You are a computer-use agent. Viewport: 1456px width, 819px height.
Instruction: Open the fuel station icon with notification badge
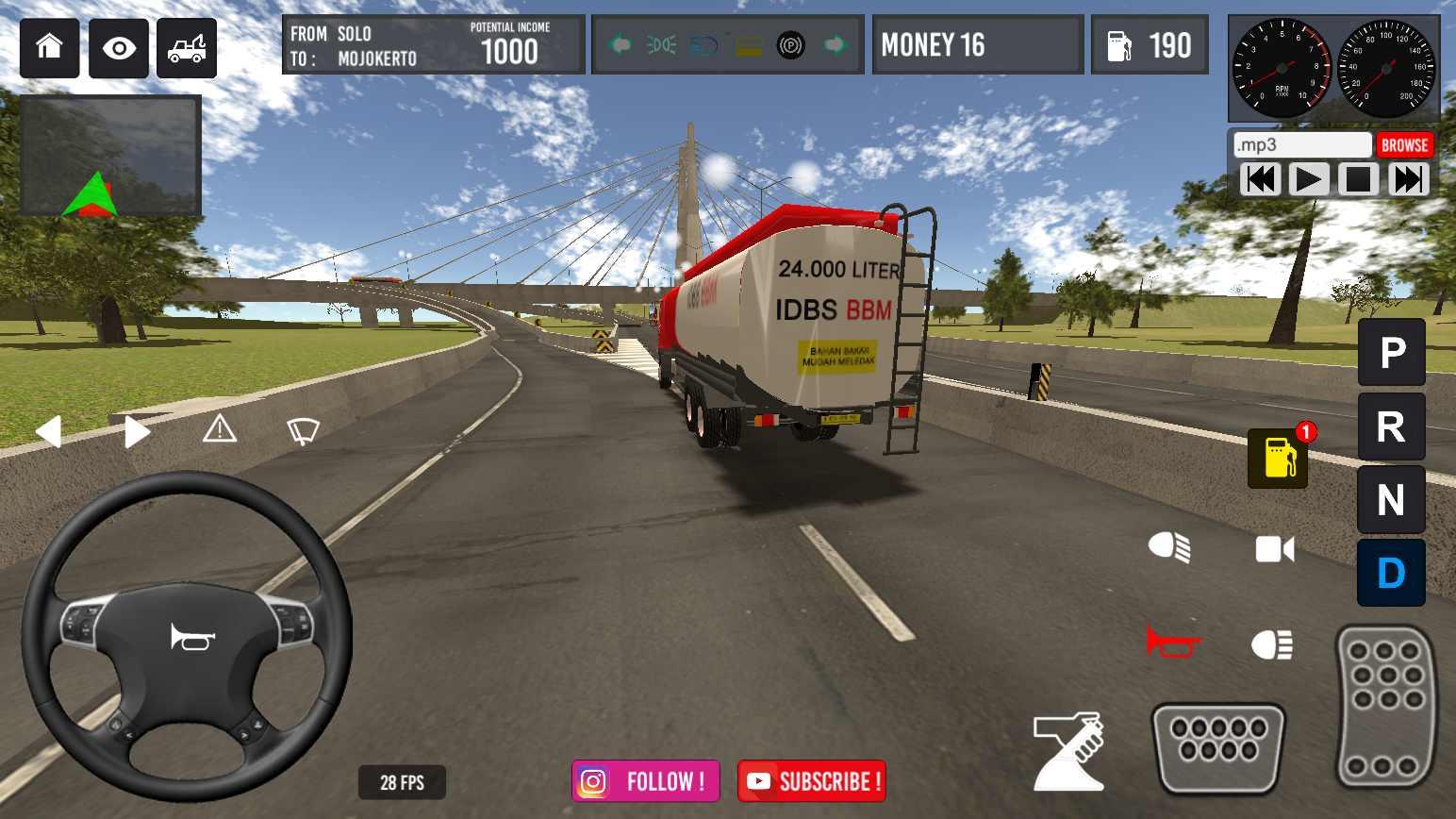pyautogui.click(x=1278, y=460)
